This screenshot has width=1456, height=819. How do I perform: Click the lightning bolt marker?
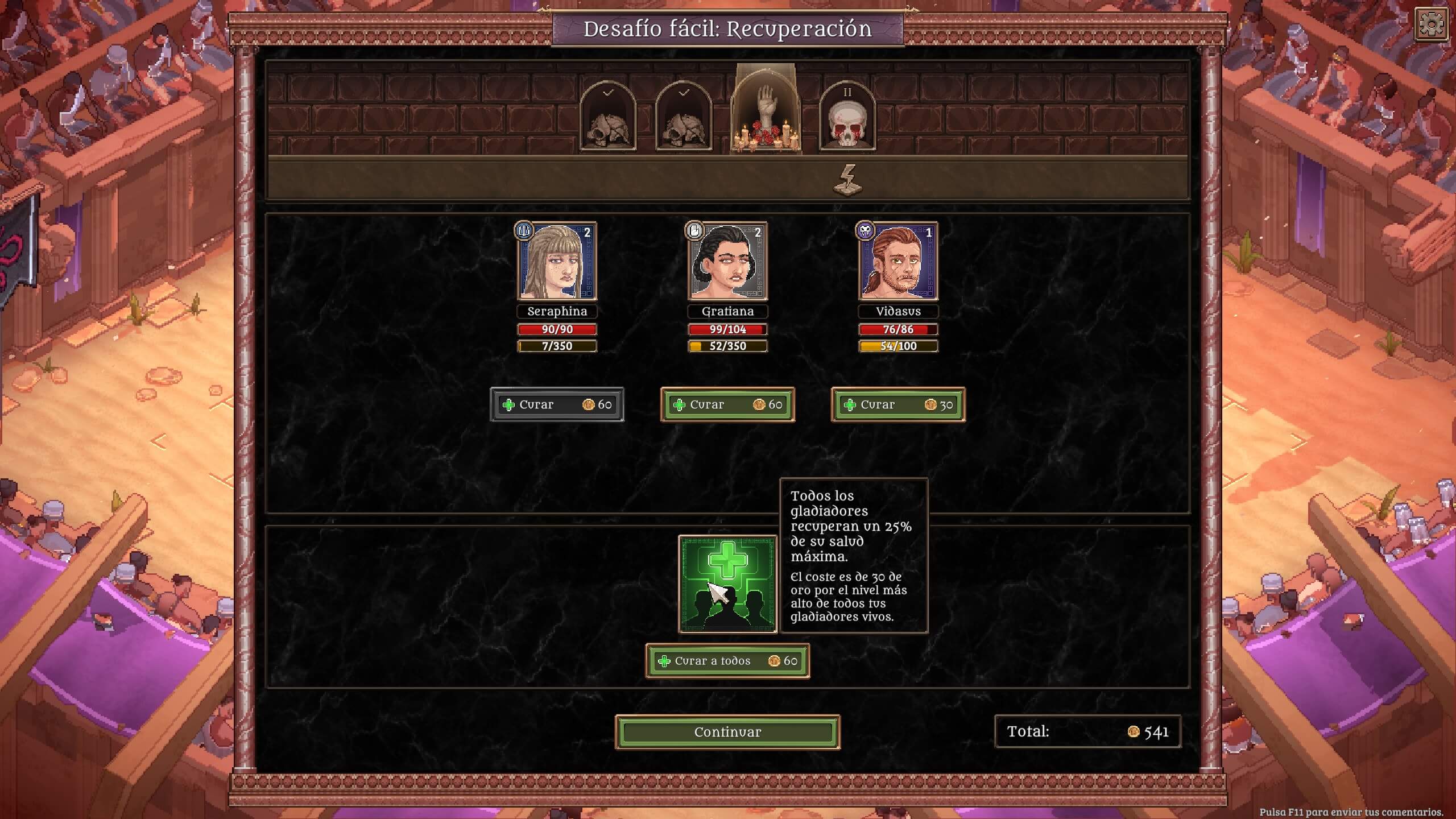(847, 180)
